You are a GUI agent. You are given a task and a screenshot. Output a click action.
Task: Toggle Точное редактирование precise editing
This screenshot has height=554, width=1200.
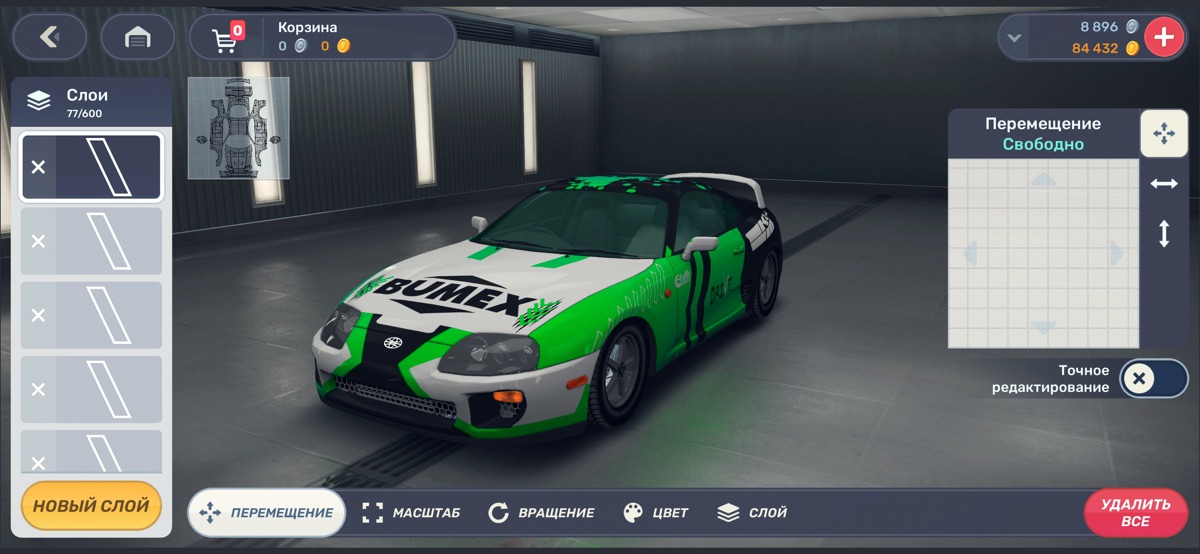coord(1152,378)
